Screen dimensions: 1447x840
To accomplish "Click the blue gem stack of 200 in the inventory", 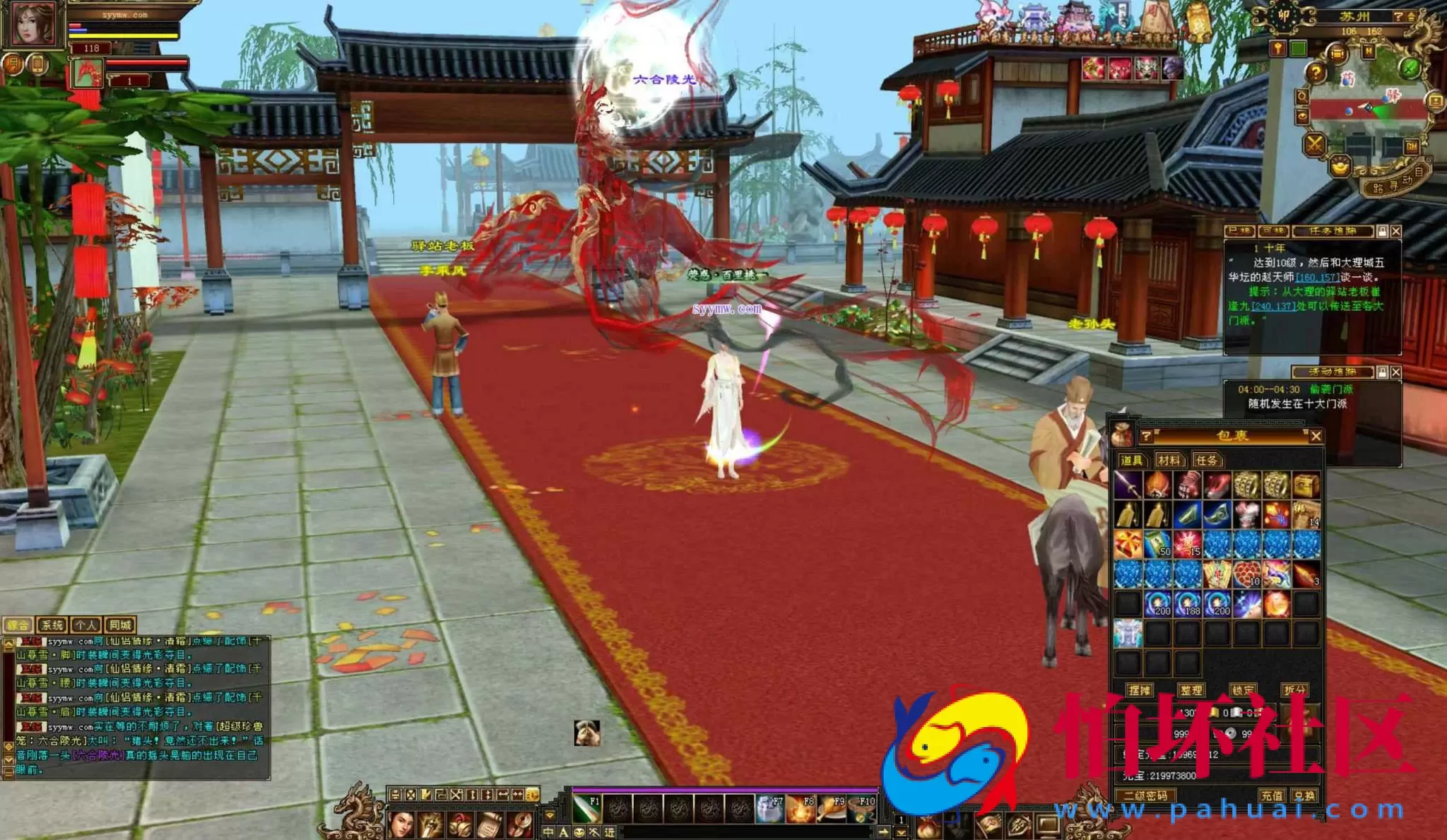I will tap(1157, 602).
